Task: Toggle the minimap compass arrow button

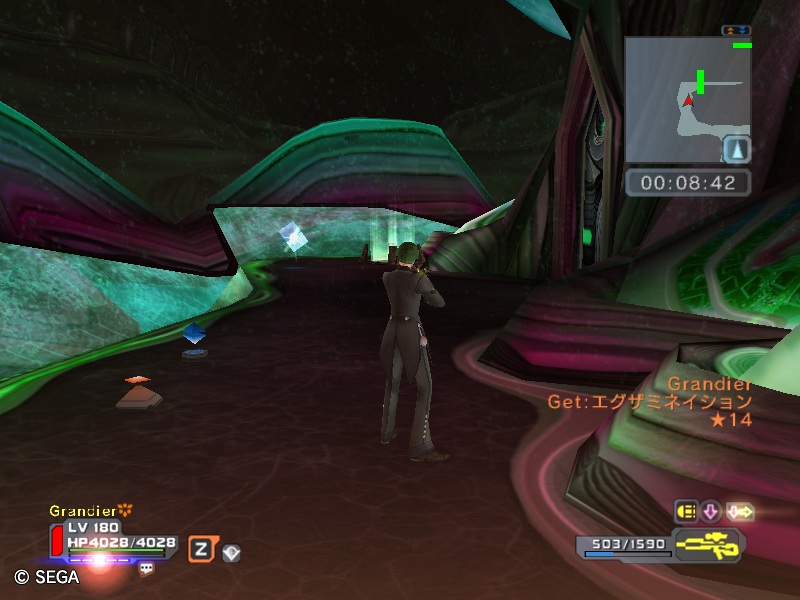Action: click(x=736, y=149)
